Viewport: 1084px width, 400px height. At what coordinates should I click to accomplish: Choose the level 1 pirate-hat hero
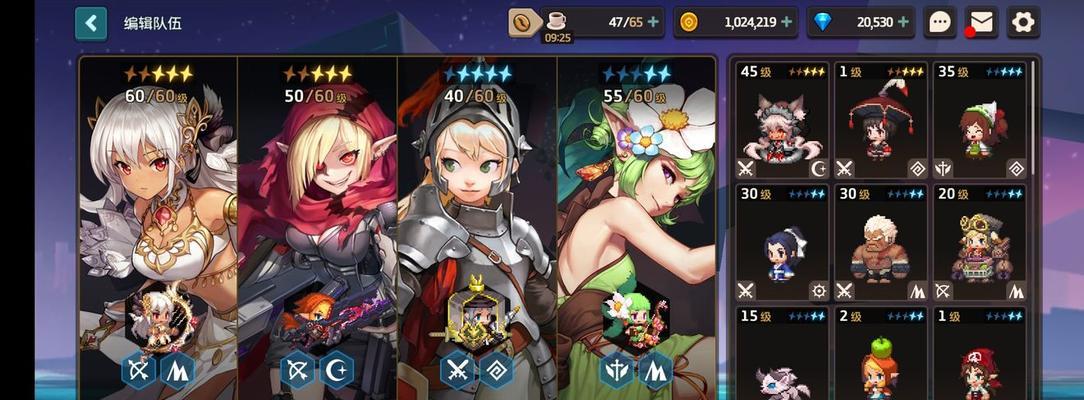pos(979,355)
